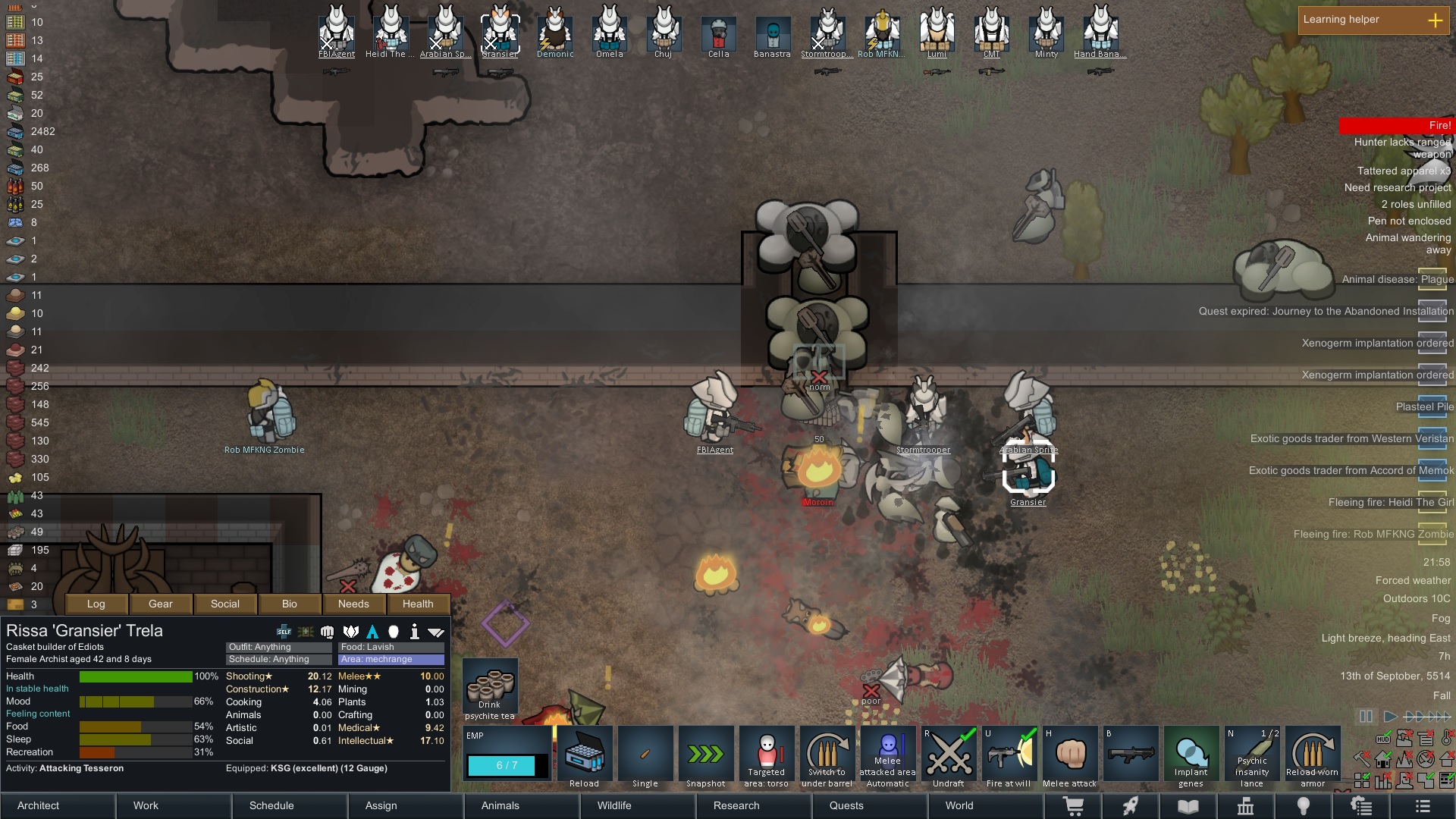
Task: Switch to the Health tab
Action: [418, 604]
